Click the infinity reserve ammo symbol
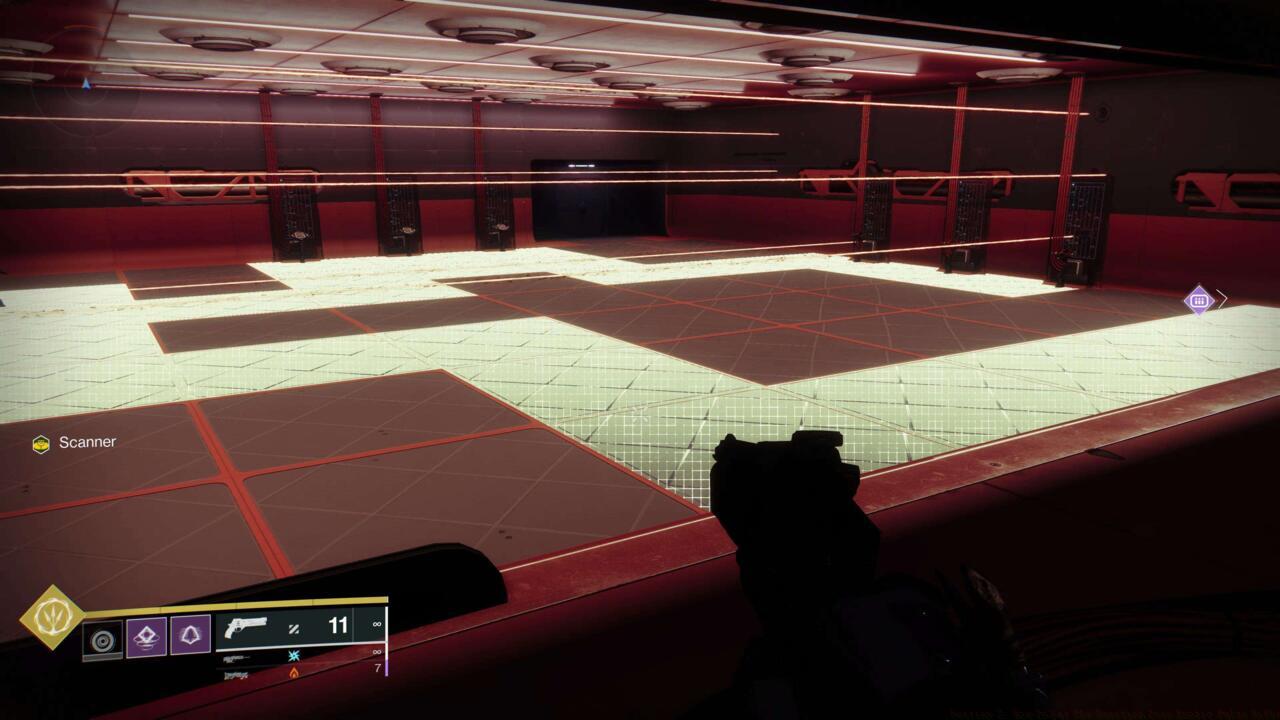 pyautogui.click(x=375, y=624)
